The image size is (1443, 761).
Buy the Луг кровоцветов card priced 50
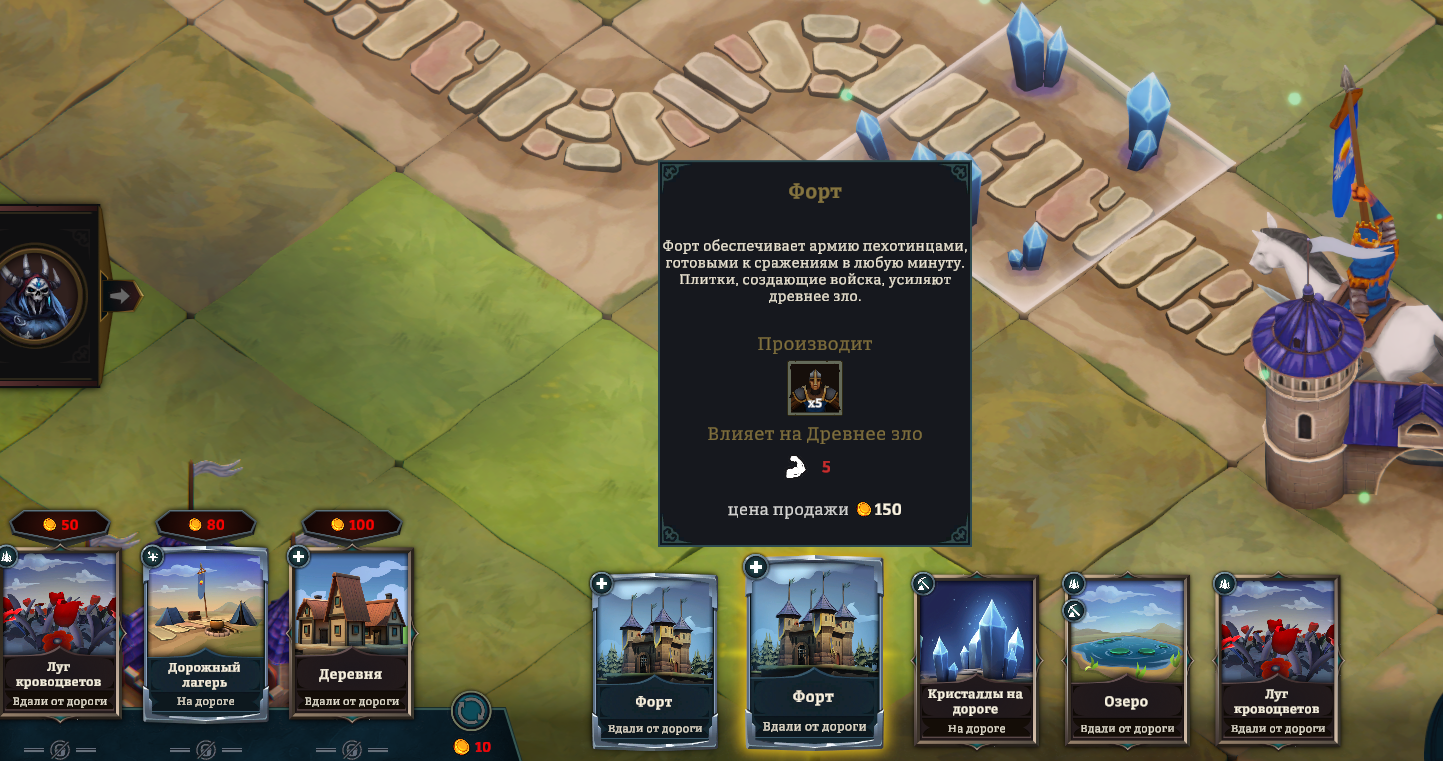pos(60,630)
